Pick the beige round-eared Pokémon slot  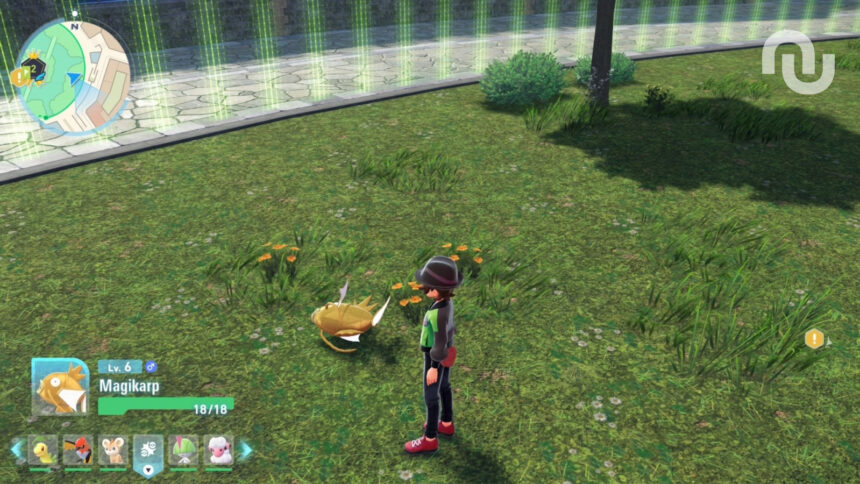coord(112,451)
